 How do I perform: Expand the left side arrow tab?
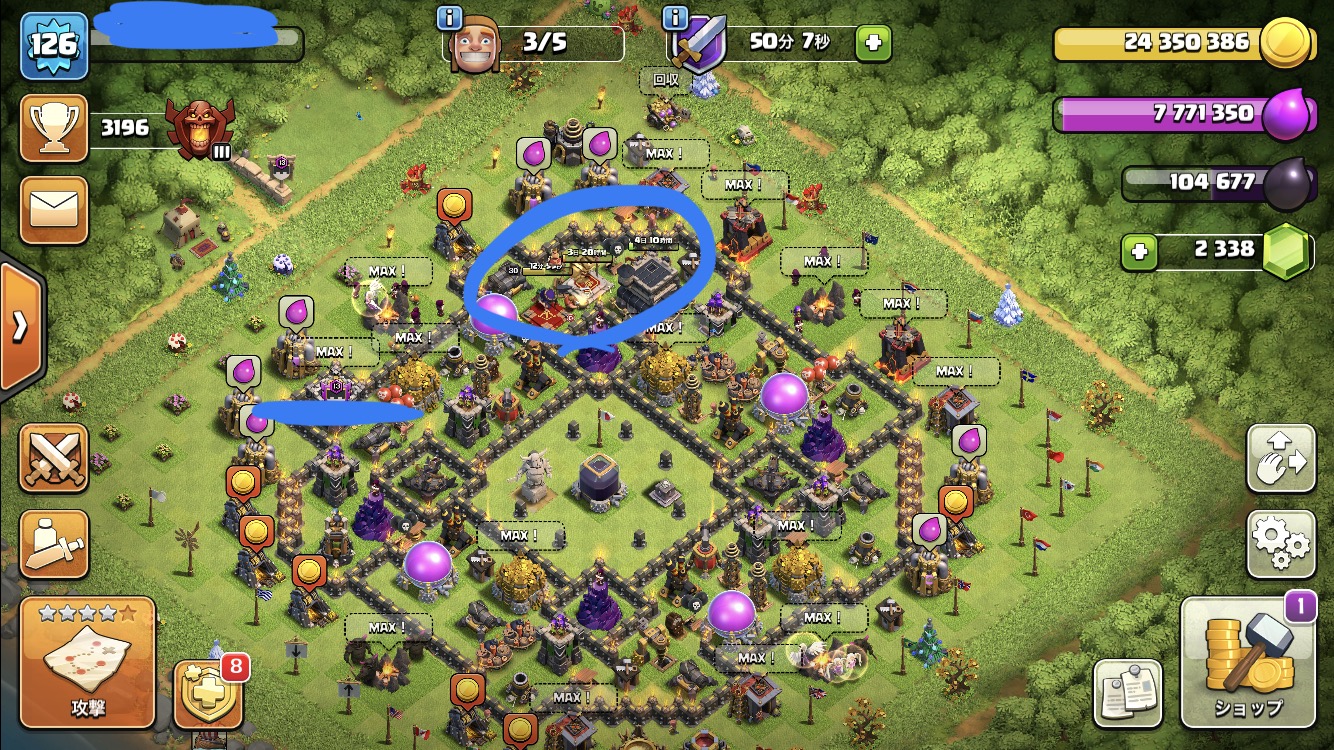click(x=20, y=327)
